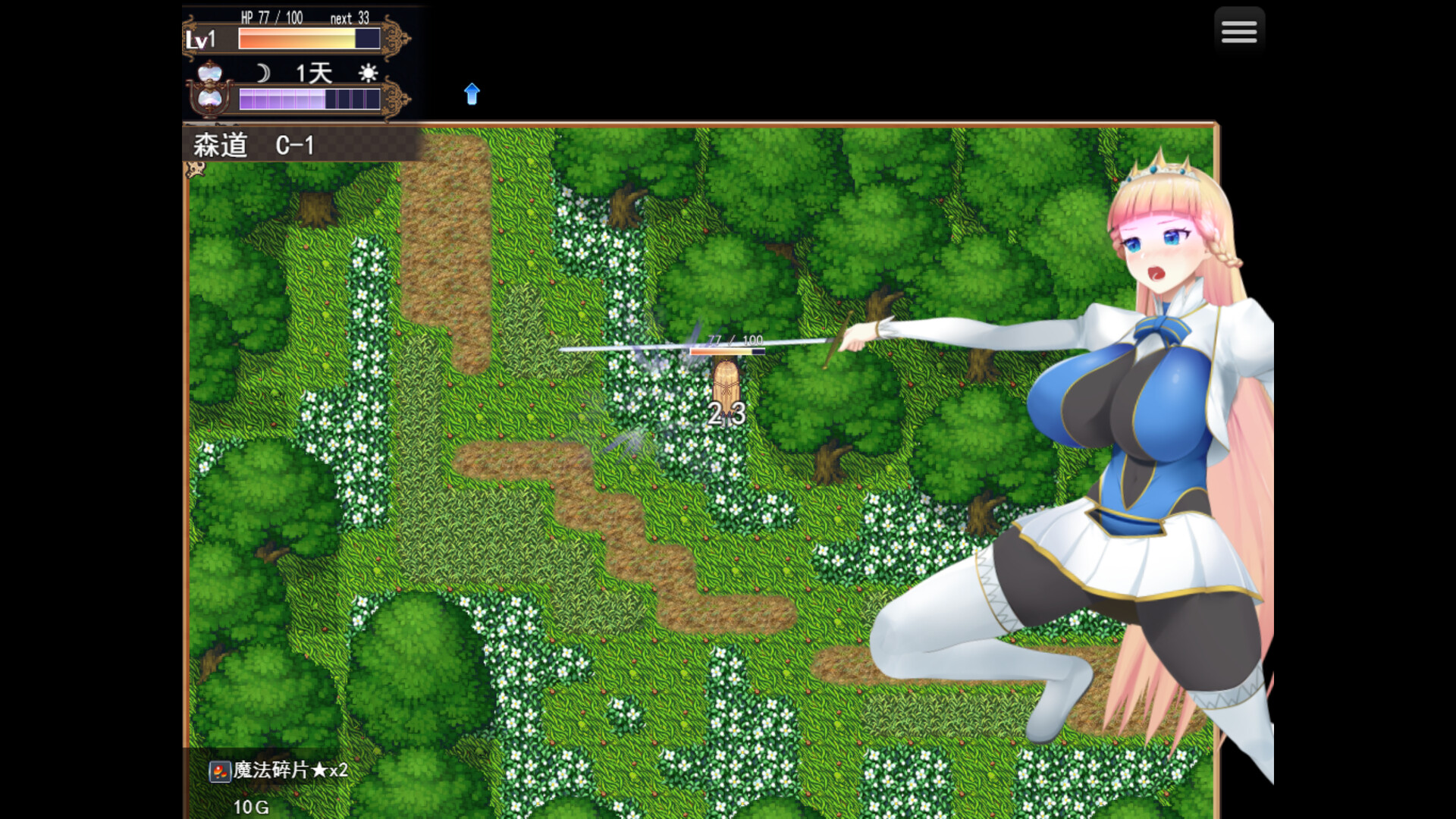The height and width of the screenshot is (819, 1456).
Task: Open the game menu in the corner
Action: pos(1239,30)
